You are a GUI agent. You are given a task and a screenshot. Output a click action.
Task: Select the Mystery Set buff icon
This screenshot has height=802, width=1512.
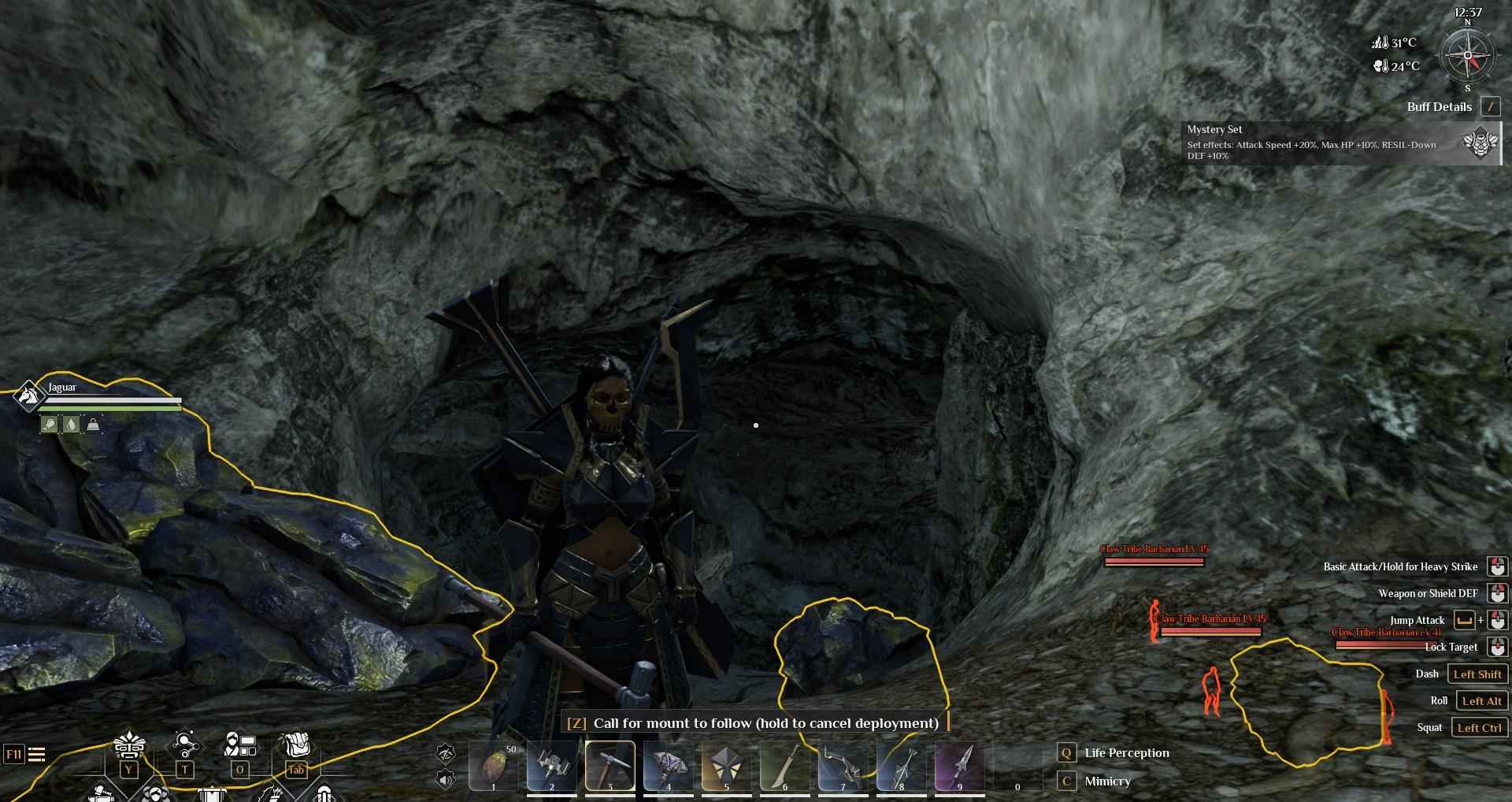(1480, 143)
